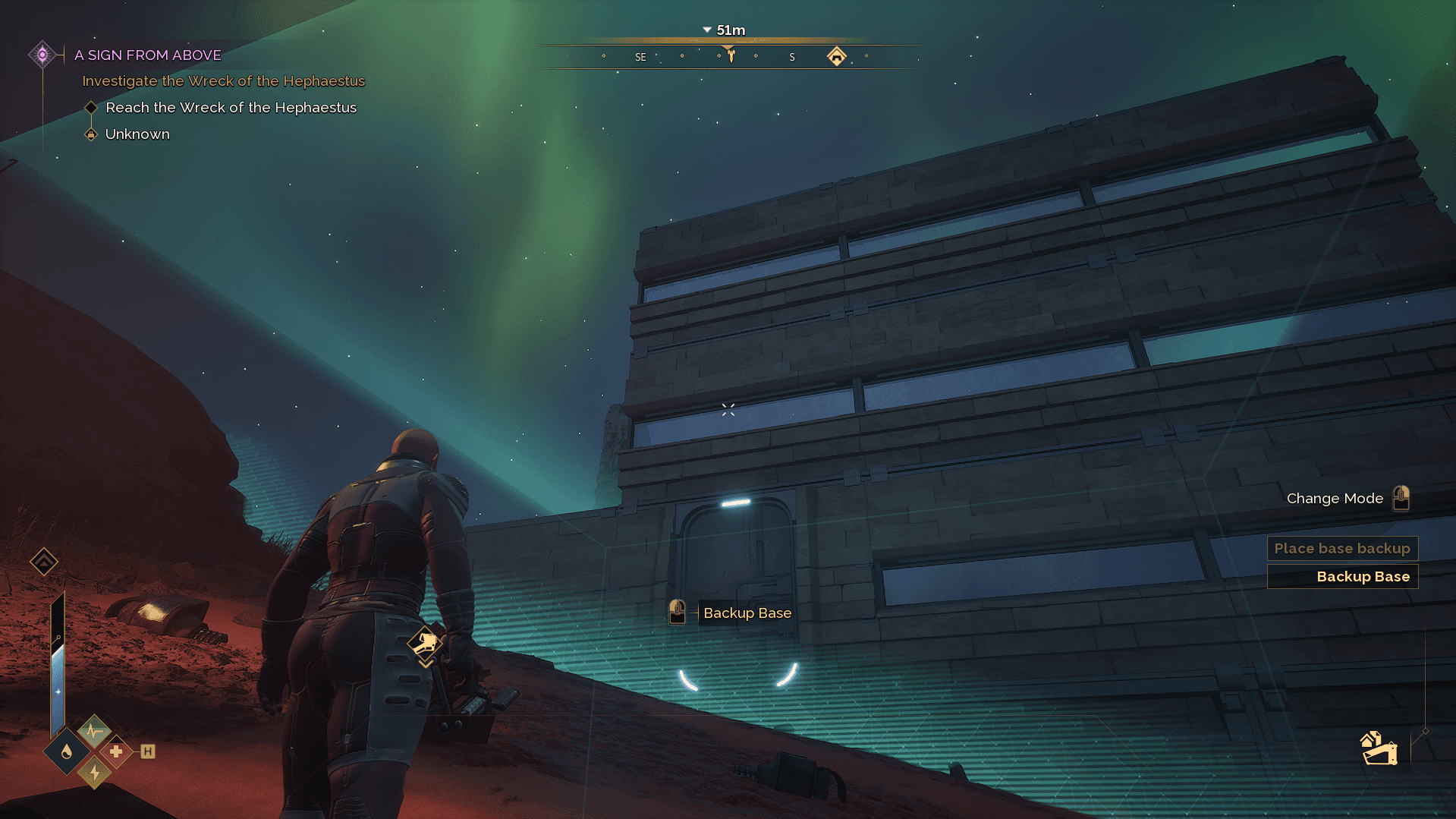This screenshot has height=819, width=1456.
Task: Click the water droplet hydration icon
Action: click(x=68, y=751)
